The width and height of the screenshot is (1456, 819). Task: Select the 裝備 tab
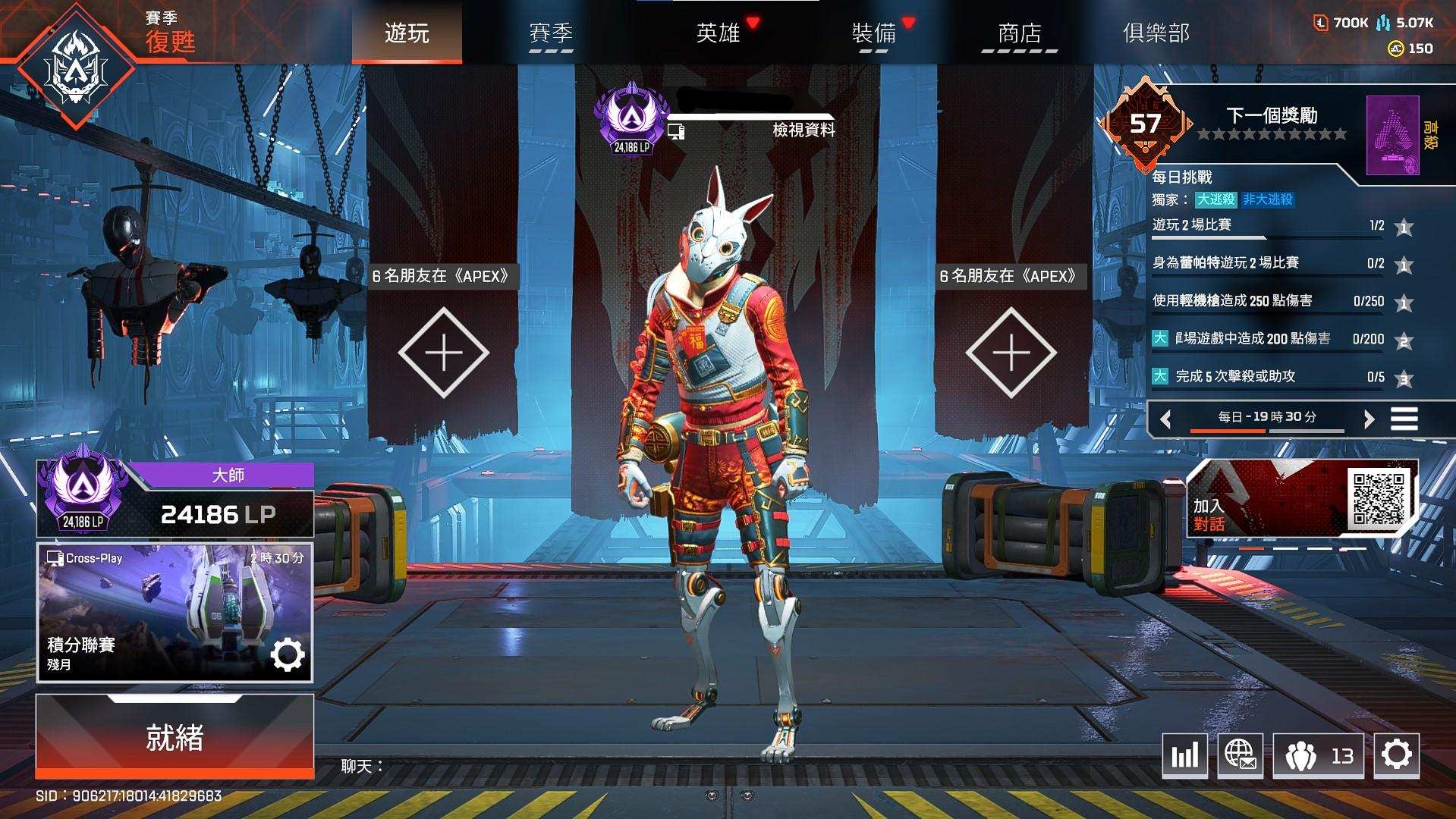click(x=874, y=33)
